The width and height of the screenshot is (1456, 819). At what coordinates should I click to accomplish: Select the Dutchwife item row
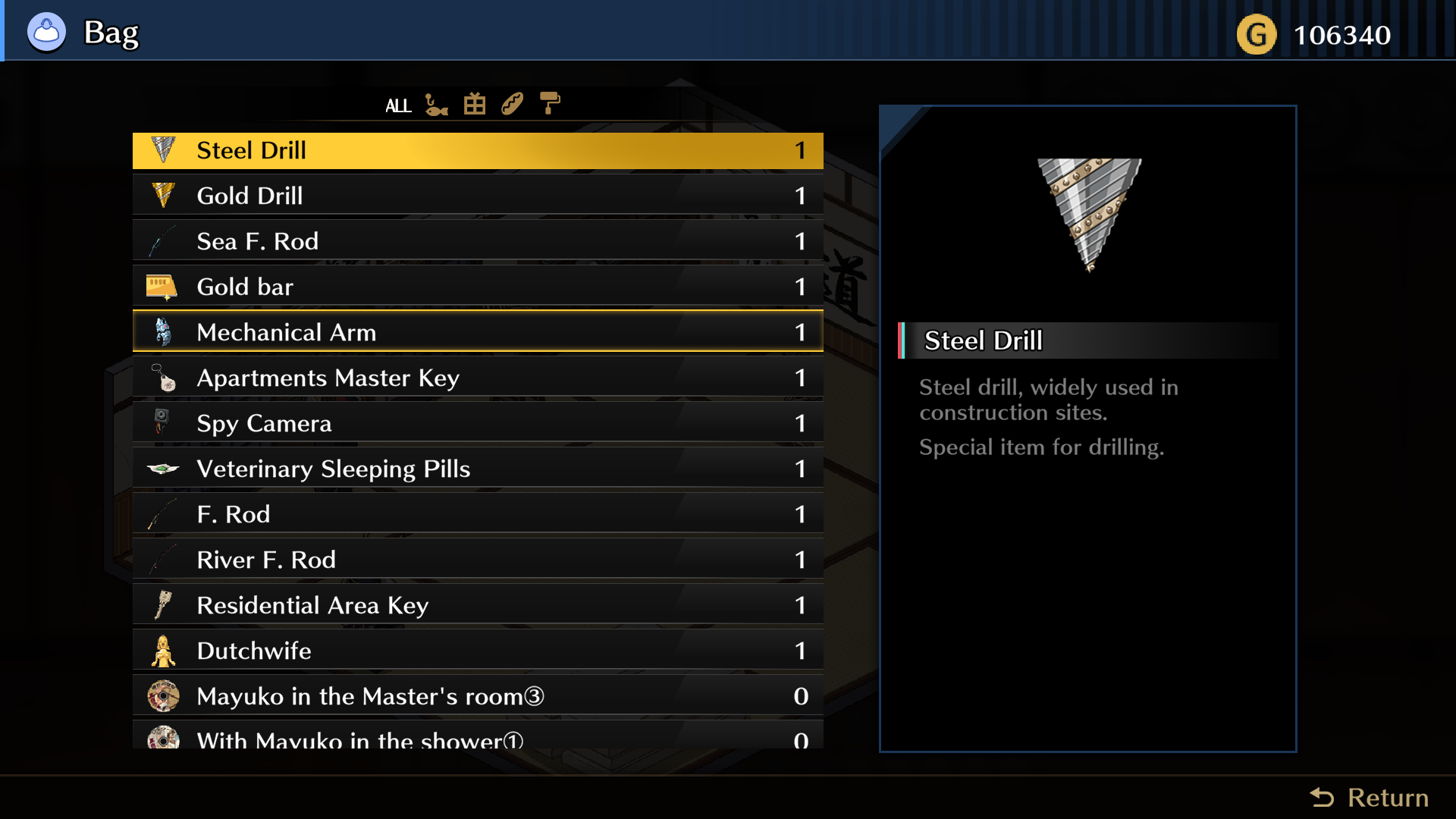click(478, 651)
